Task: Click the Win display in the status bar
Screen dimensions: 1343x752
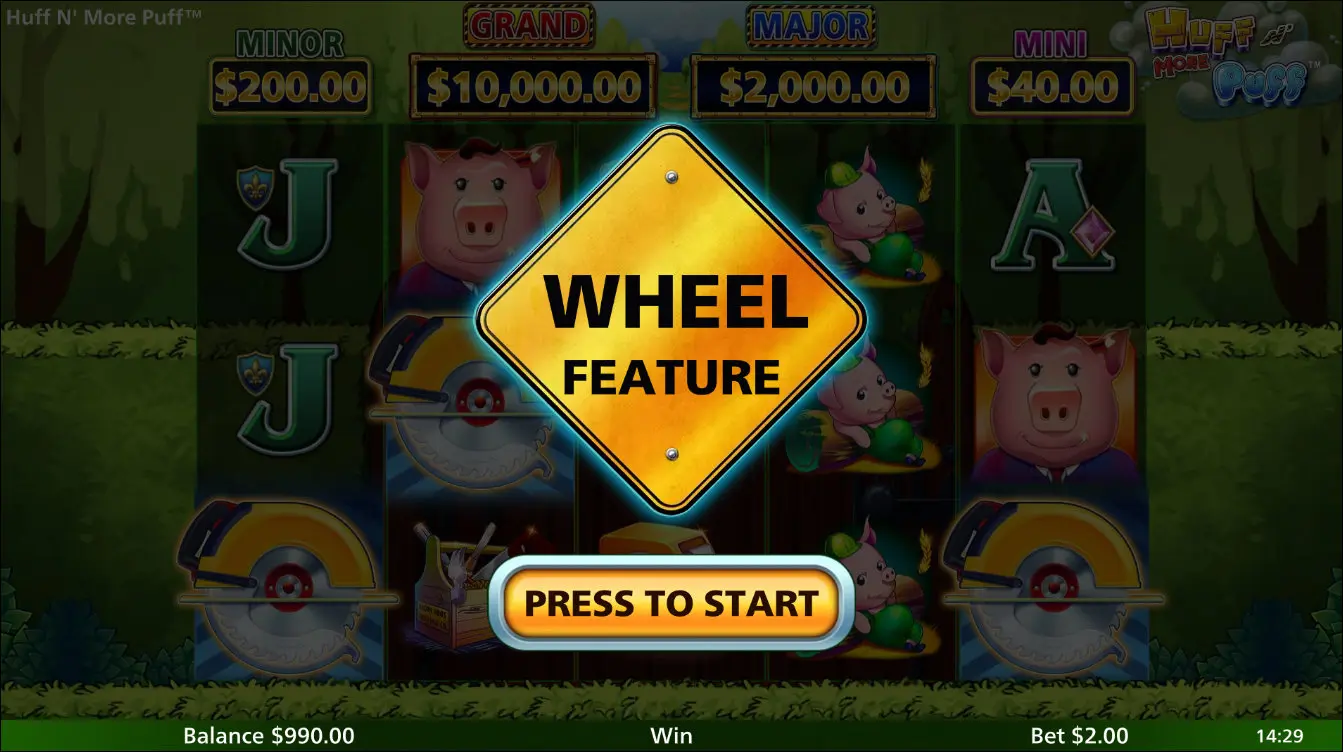Action: (x=671, y=736)
